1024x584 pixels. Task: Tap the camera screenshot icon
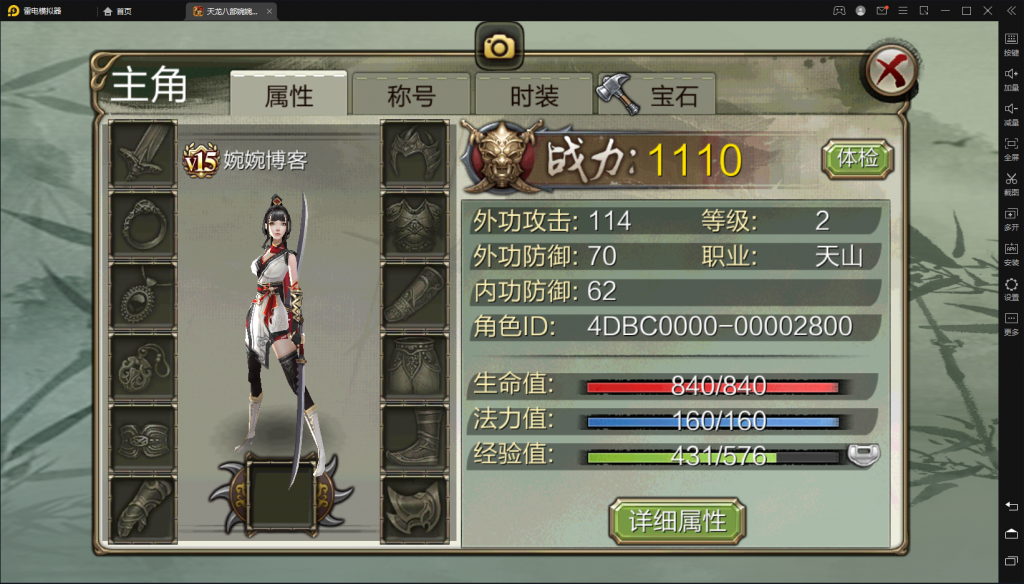[499, 47]
